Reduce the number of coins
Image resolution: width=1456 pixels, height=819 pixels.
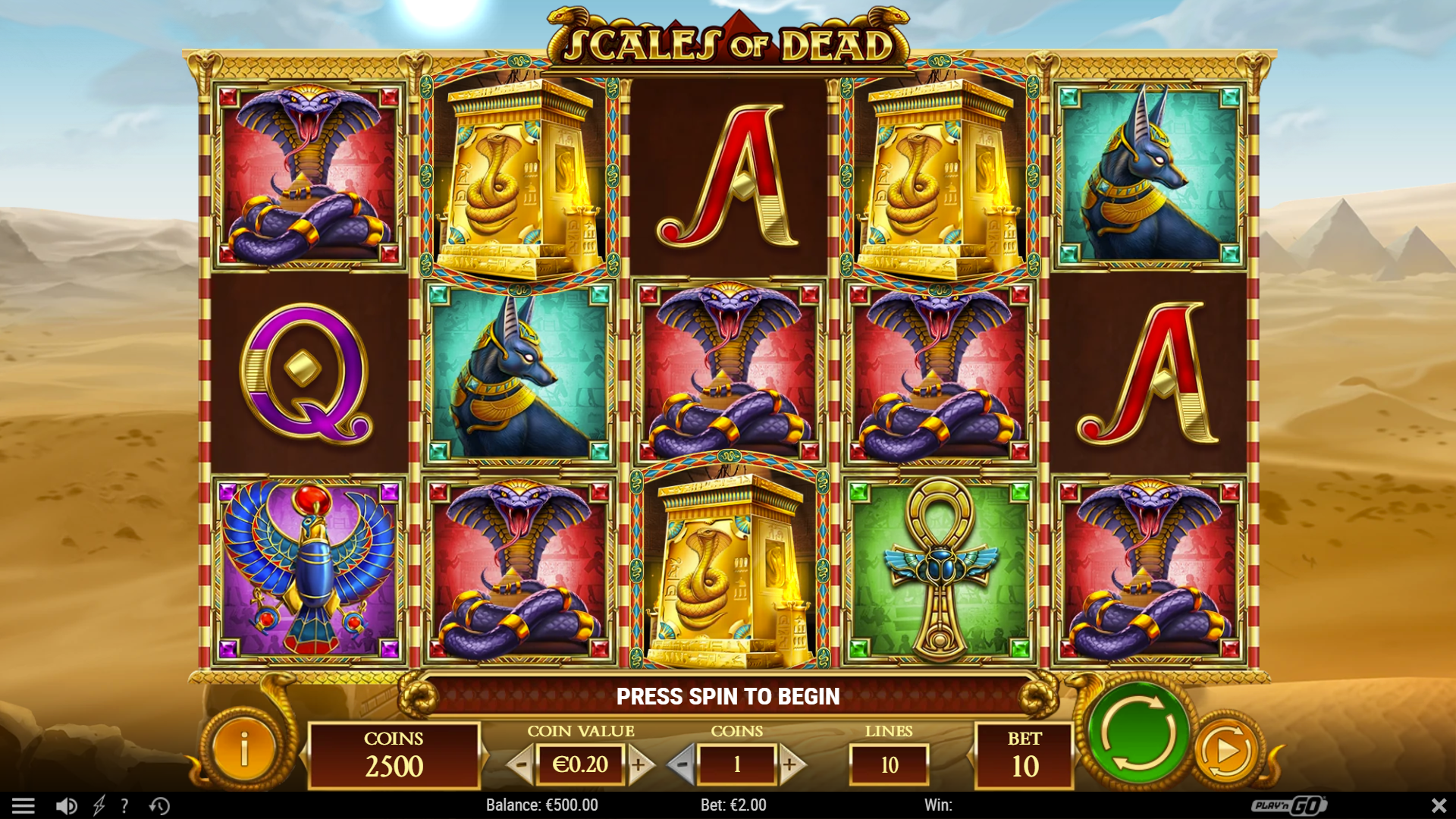pyautogui.click(x=682, y=764)
